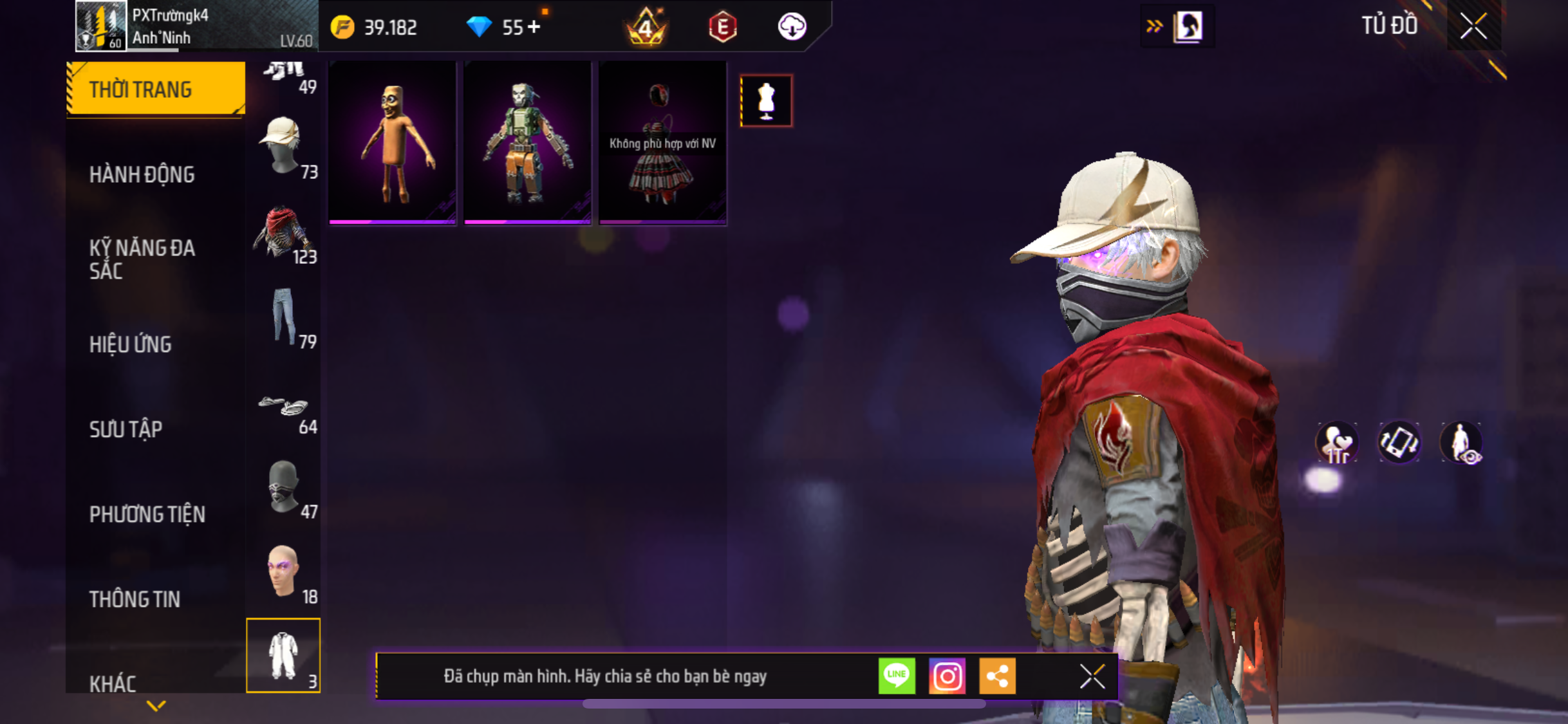Open the Phương Tiện category
Image resolution: width=1568 pixels, height=724 pixels.
point(147,514)
